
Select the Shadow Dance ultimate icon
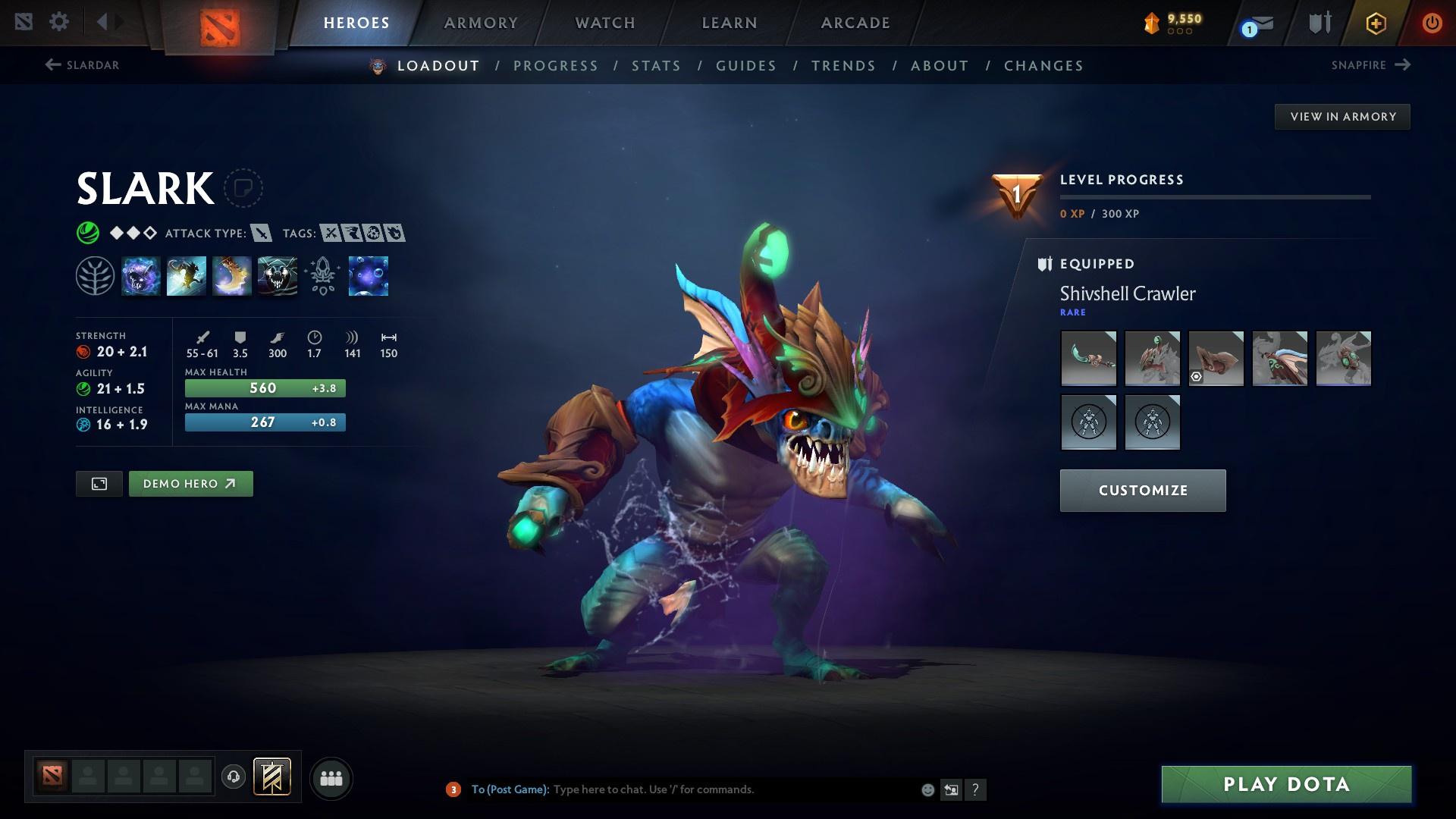point(278,276)
